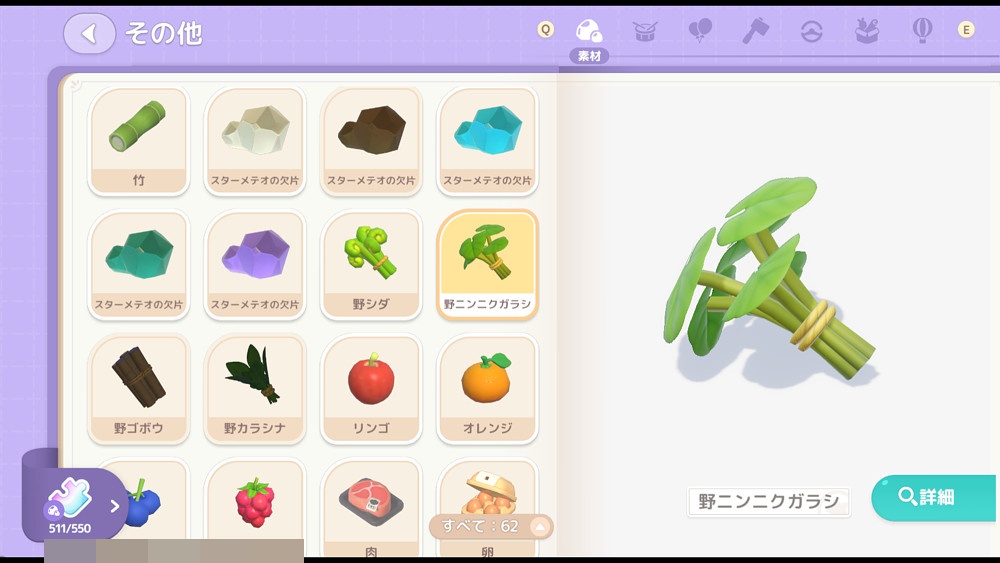Image resolution: width=1000 pixels, height=563 pixels.
Task: Select the axe tools tab
Action: [x=756, y=30]
